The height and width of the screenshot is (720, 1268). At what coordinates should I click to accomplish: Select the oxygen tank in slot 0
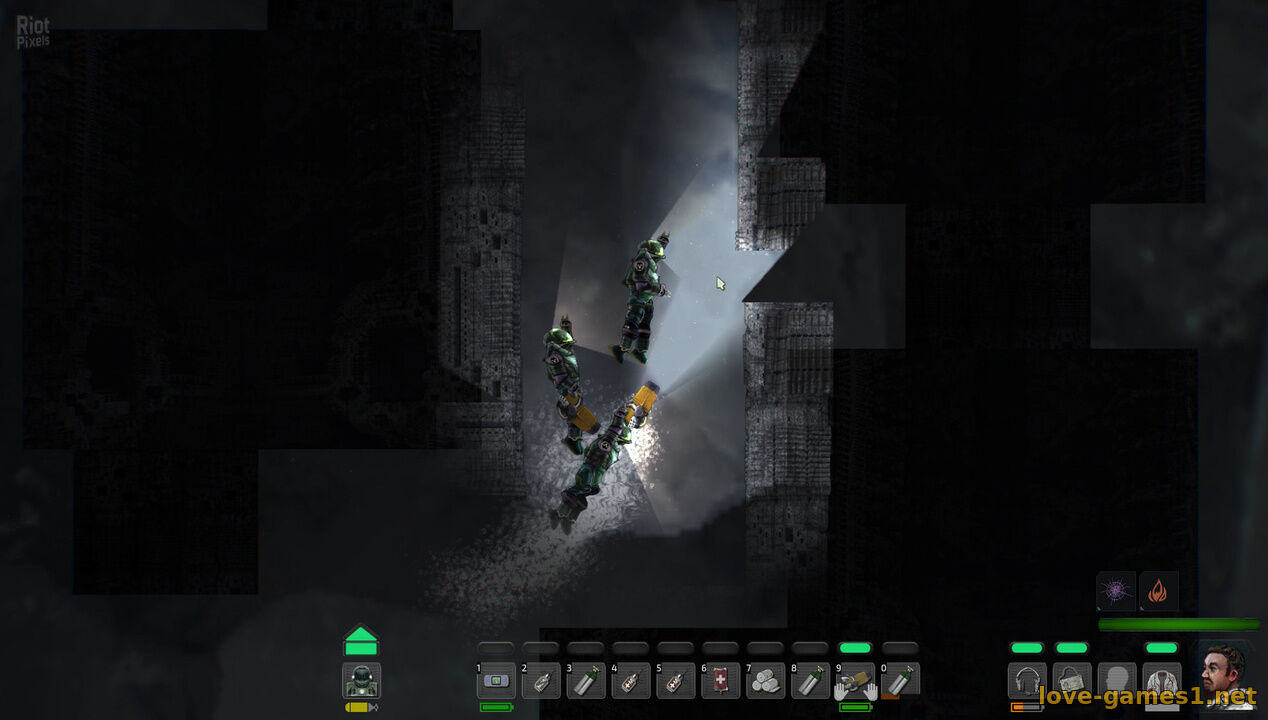coord(900,681)
